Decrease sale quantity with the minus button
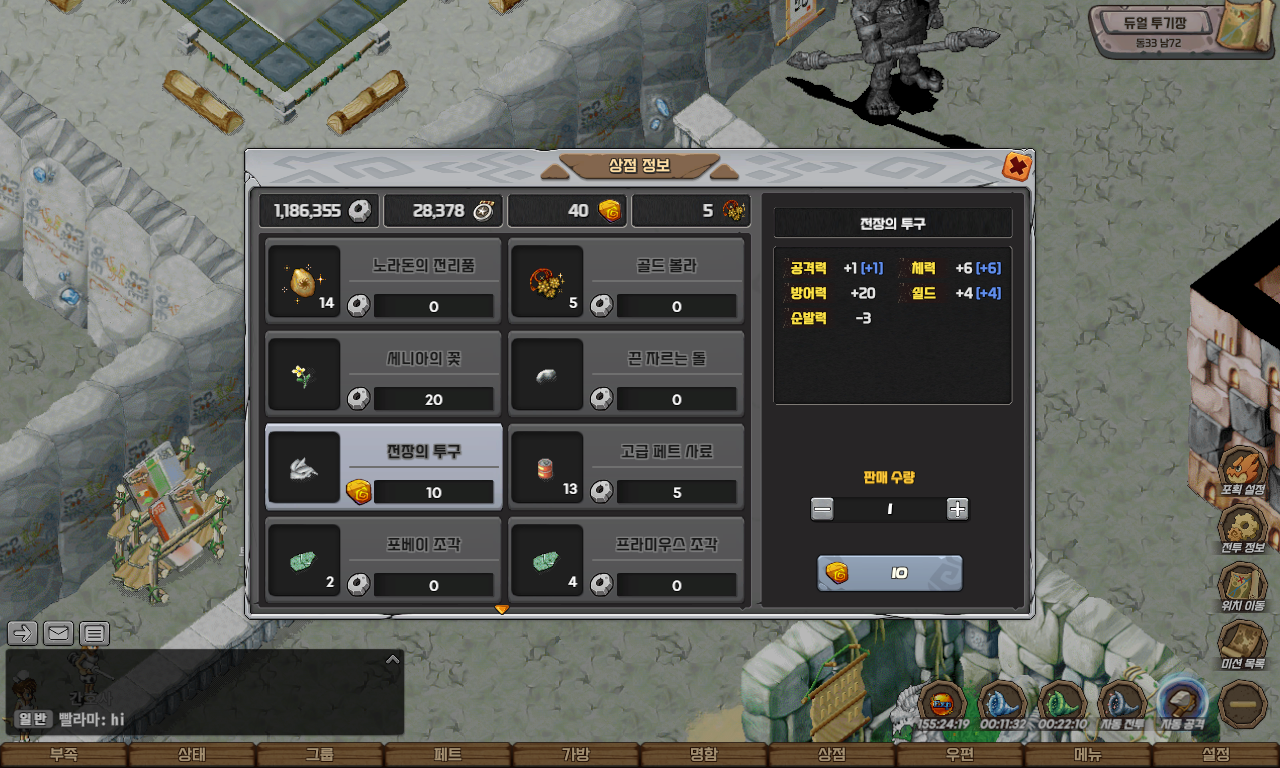The width and height of the screenshot is (1280, 768). tap(822, 509)
